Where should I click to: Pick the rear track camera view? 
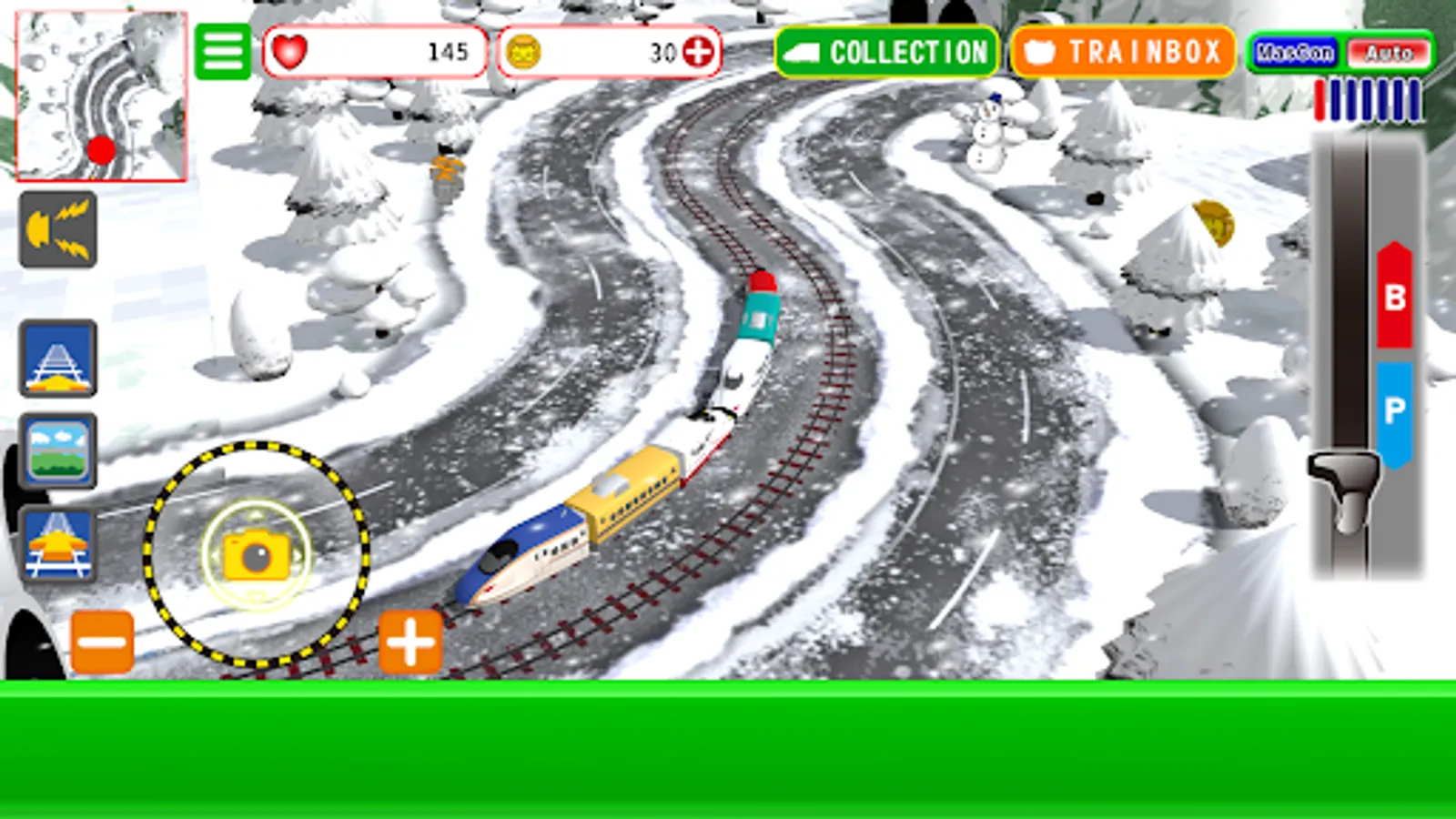click(57, 544)
